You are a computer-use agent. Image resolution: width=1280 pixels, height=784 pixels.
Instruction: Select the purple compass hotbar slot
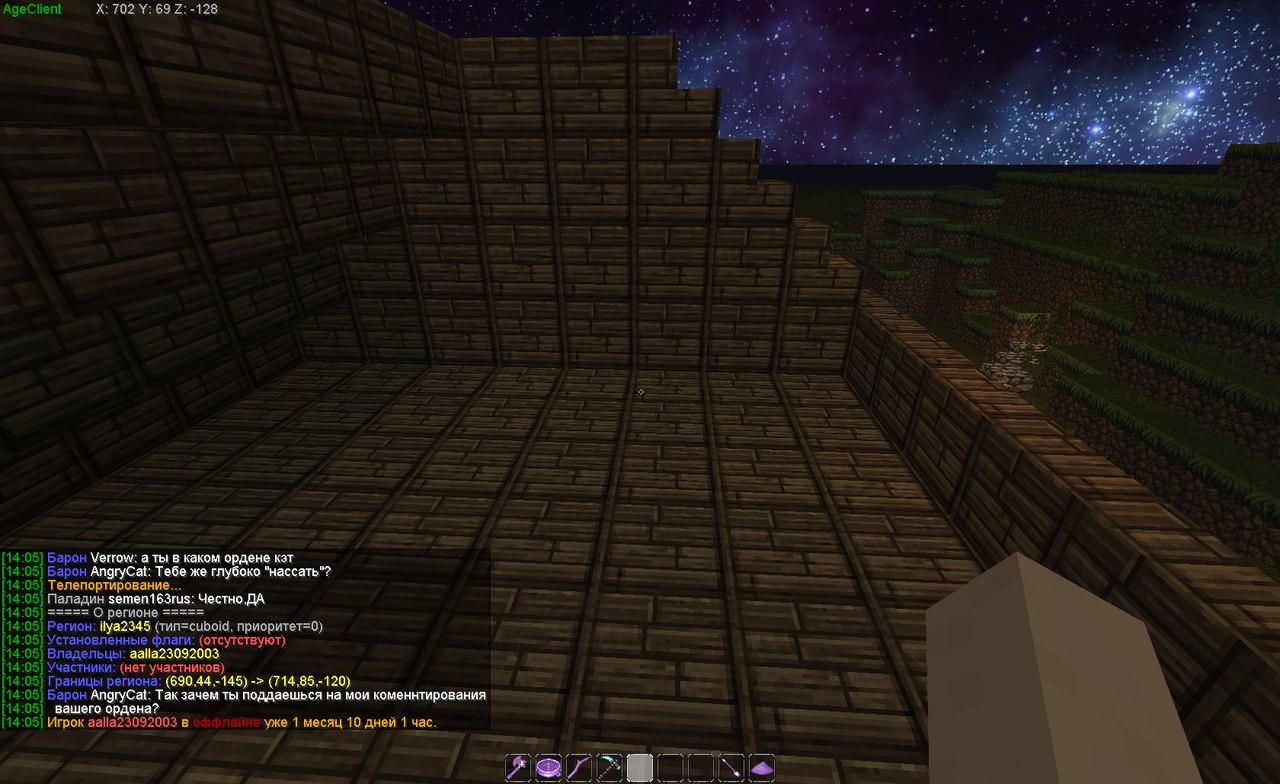click(x=548, y=767)
